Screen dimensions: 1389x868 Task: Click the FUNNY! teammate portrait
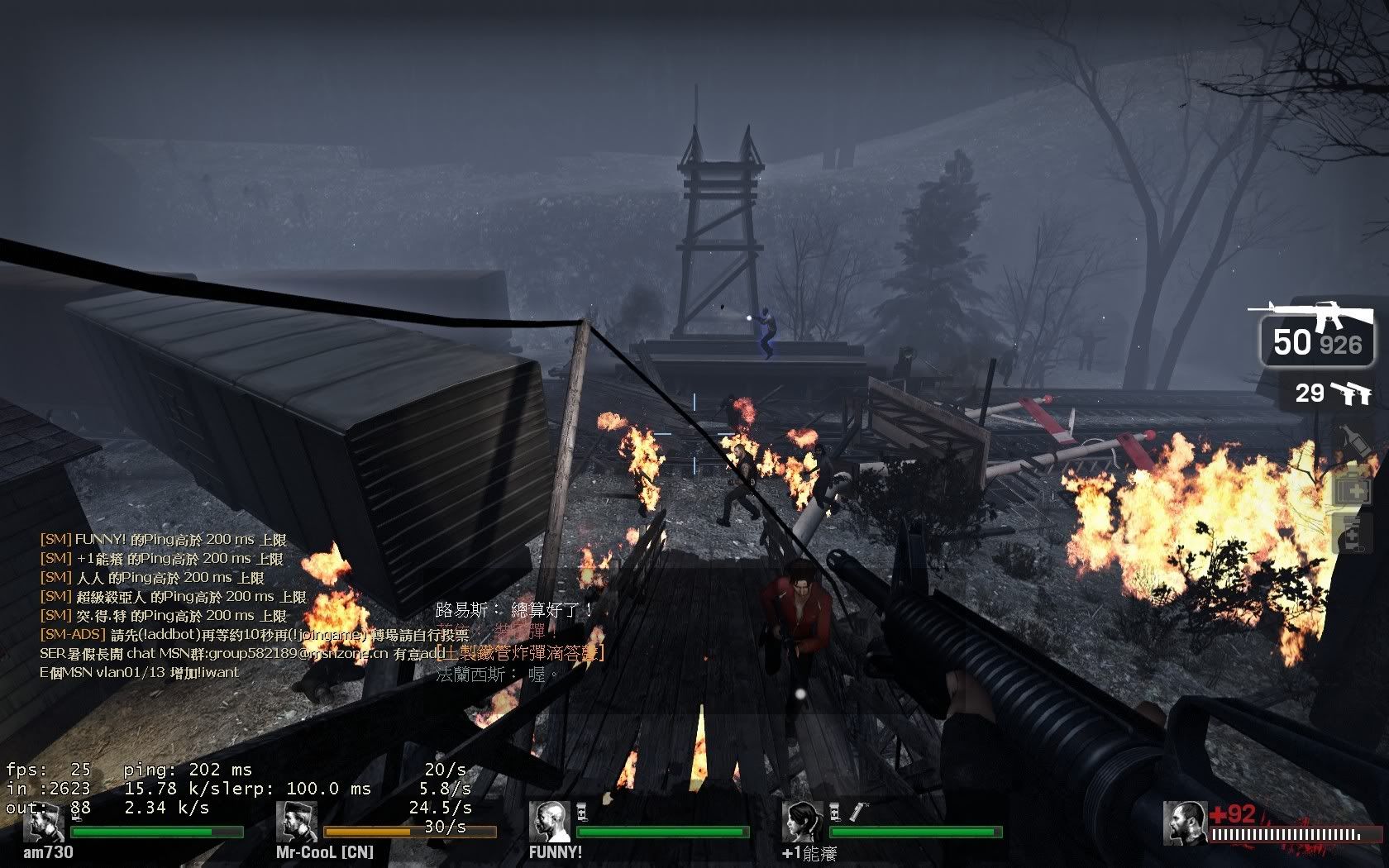550,822
